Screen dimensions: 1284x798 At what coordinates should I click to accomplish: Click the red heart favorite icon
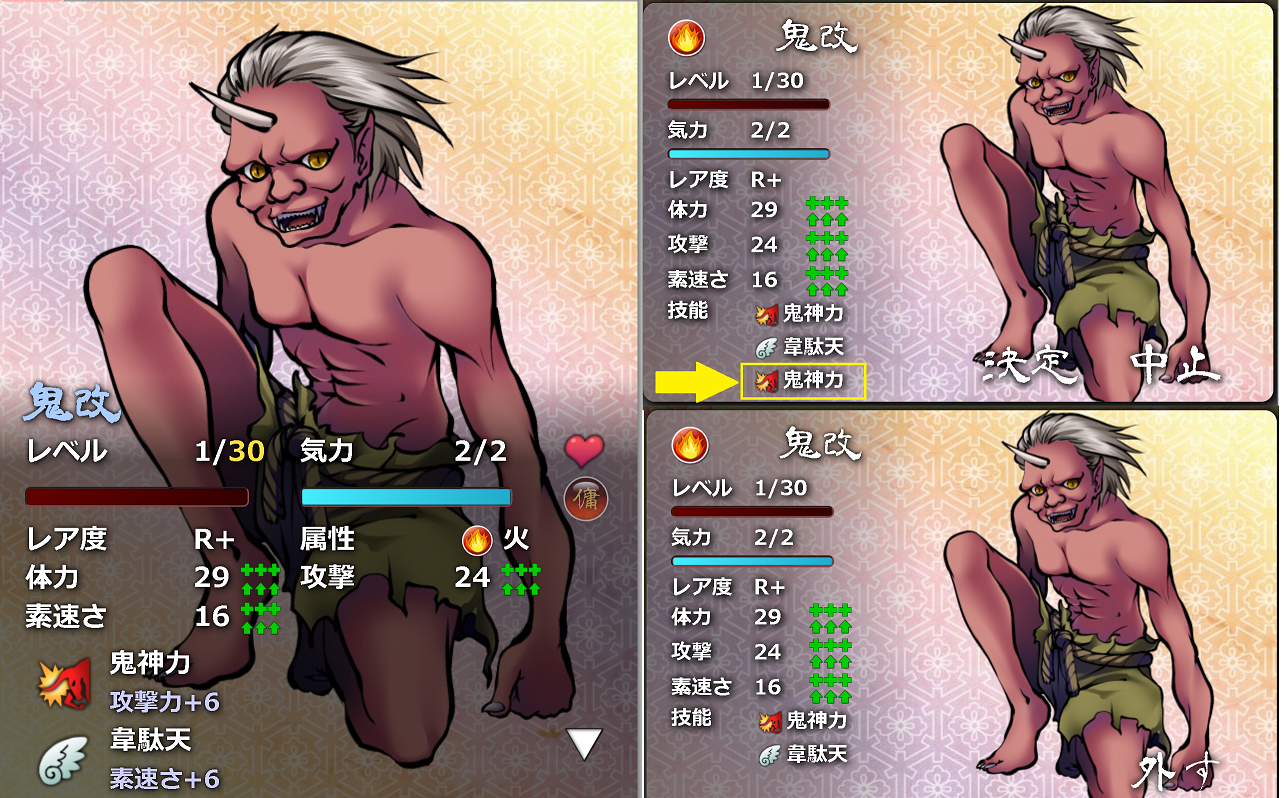pyautogui.click(x=584, y=451)
